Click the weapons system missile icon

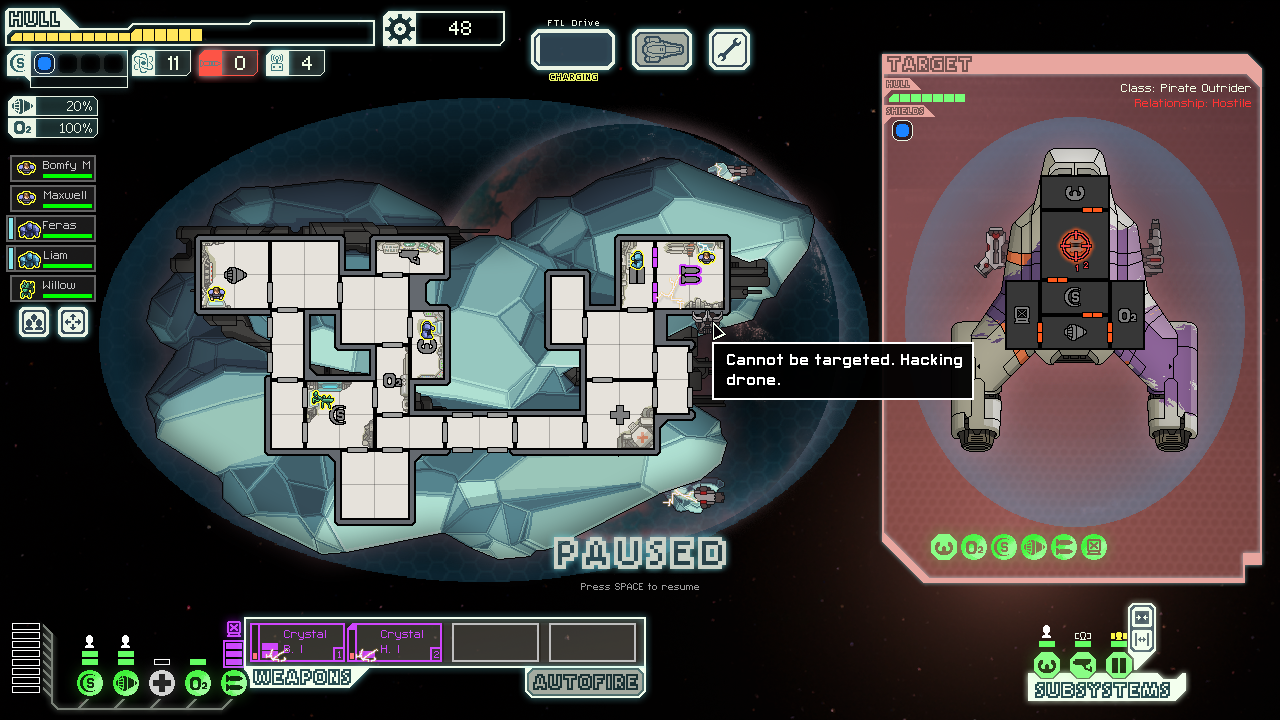[233, 684]
